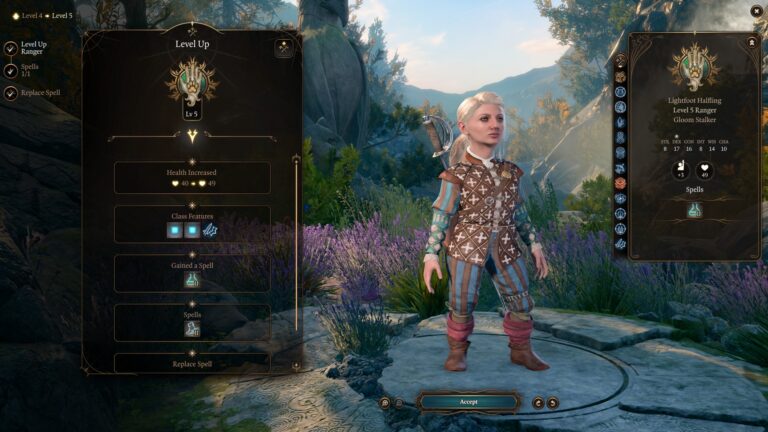Expand the Replace Spell section
768x432 pixels.
point(192,364)
